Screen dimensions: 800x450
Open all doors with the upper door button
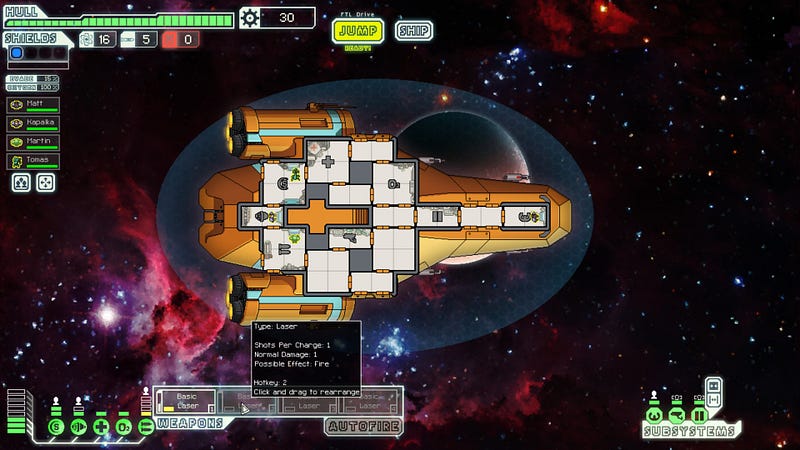(x=714, y=385)
